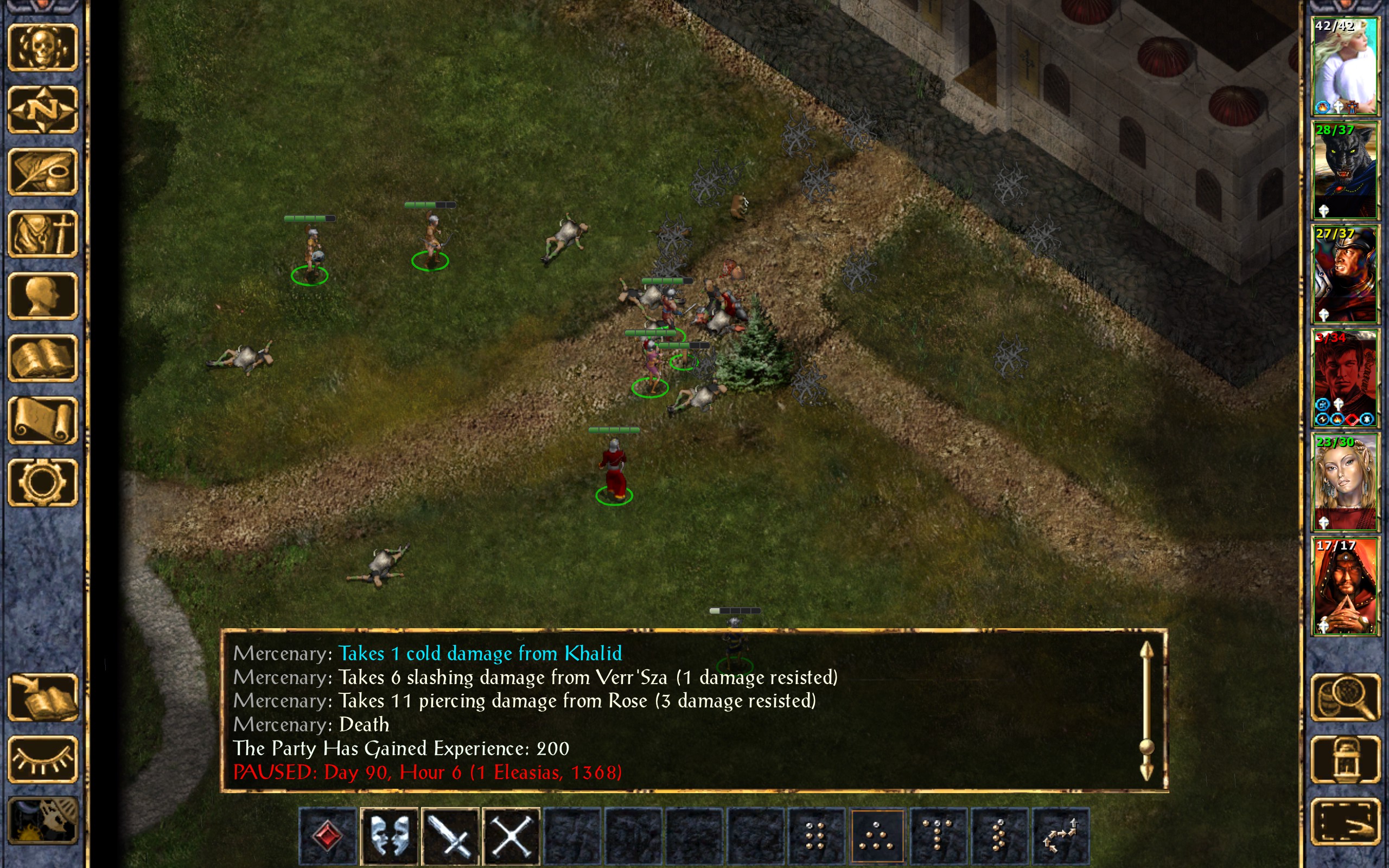Toggle the lantern party AI button
Viewport: 1389px width, 868px height.
point(1345,759)
